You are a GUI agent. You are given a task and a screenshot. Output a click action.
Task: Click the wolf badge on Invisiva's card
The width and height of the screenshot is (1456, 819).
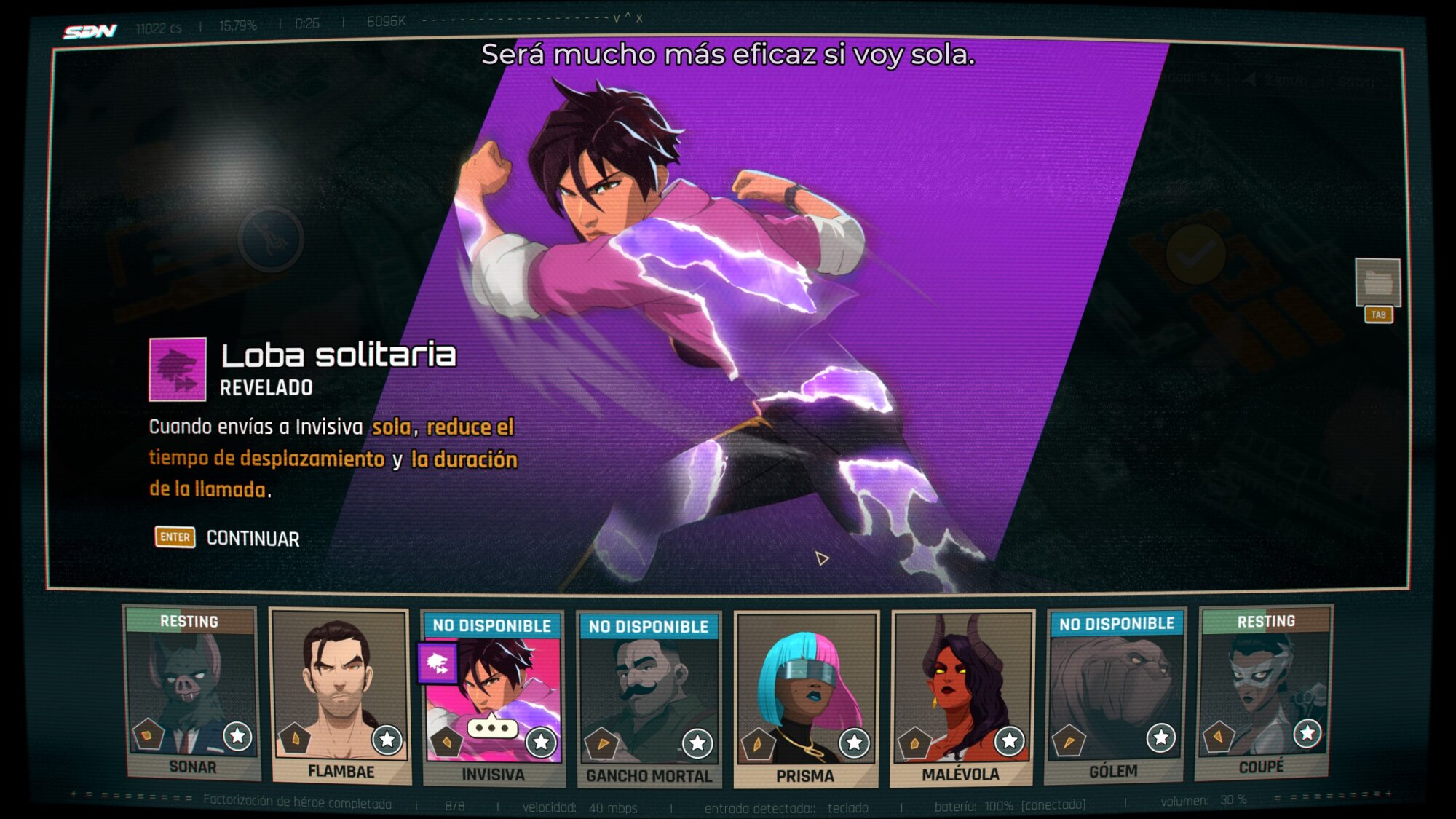pyautogui.click(x=438, y=662)
